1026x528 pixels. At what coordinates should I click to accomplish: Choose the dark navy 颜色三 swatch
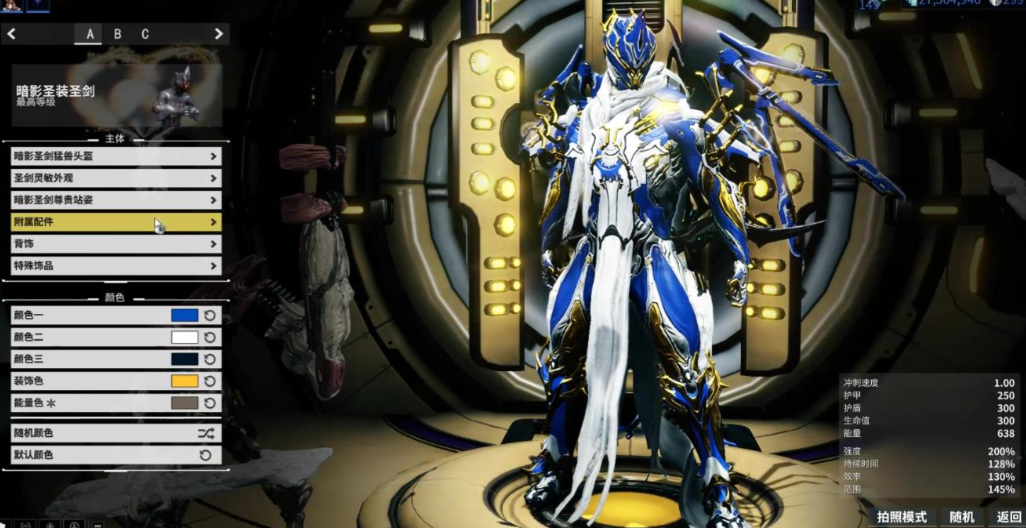pos(185,359)
